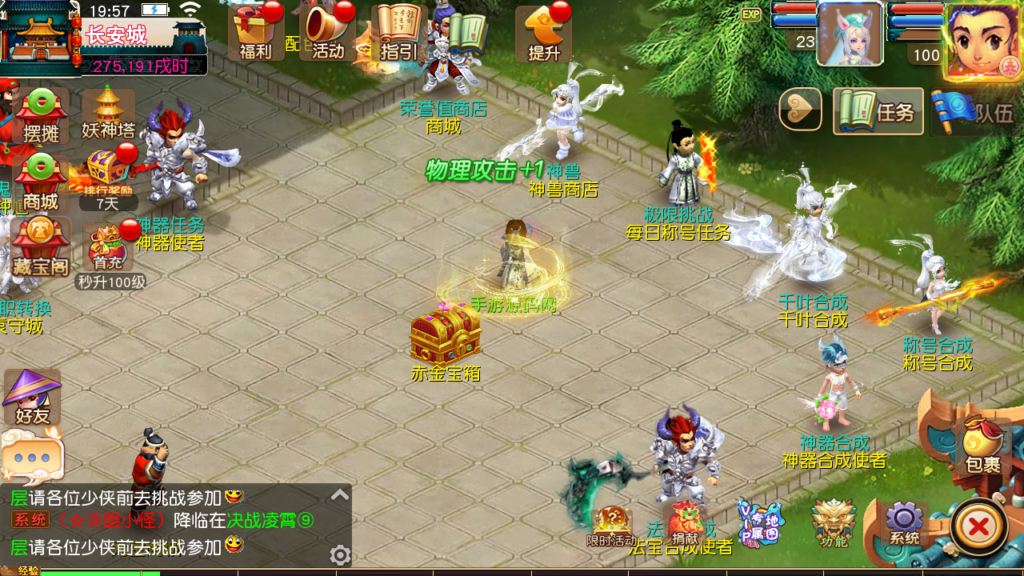Open the 任务 quest panel
This screenshot has width=1024, height=576.
[877, 111]
